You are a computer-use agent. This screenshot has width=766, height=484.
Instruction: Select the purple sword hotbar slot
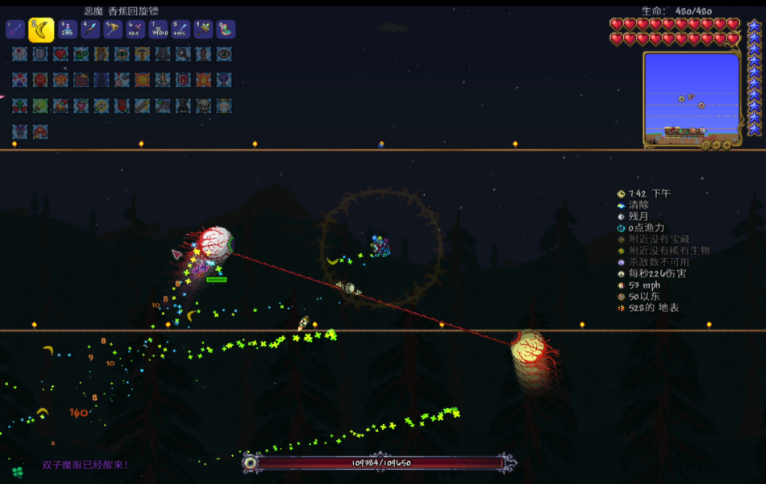[16, 29]
